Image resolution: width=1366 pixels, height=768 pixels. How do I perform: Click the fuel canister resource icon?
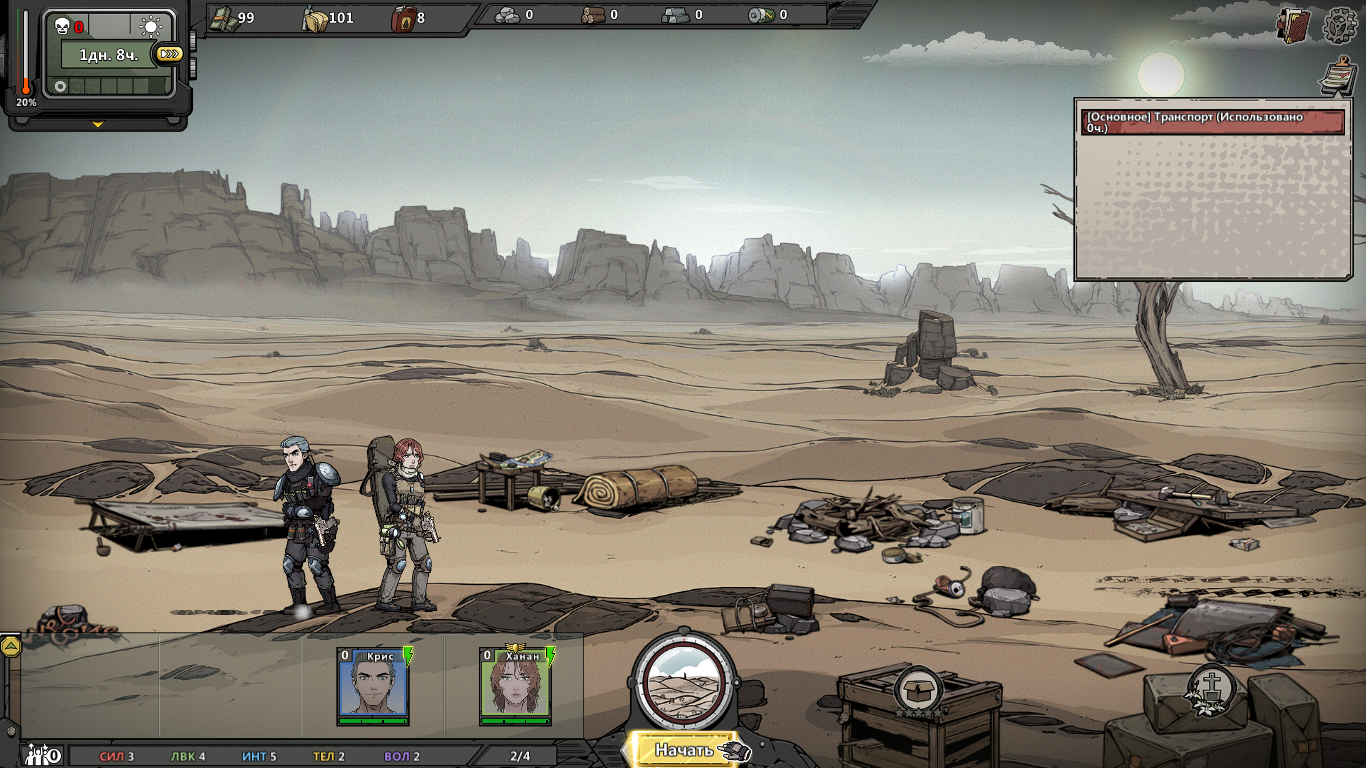[x=403, y=17]
